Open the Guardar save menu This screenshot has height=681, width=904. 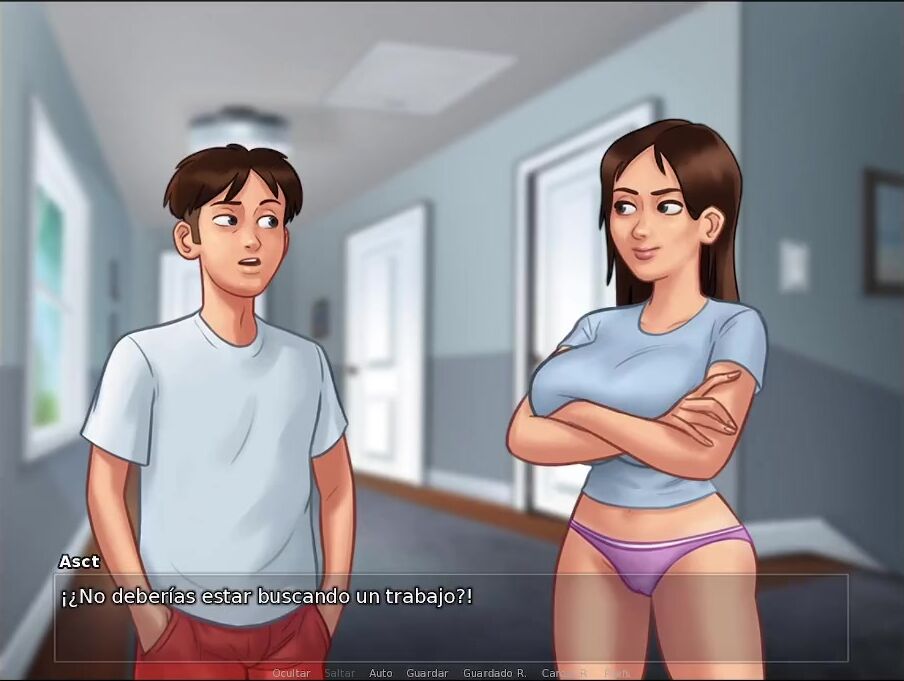[427, 673]
